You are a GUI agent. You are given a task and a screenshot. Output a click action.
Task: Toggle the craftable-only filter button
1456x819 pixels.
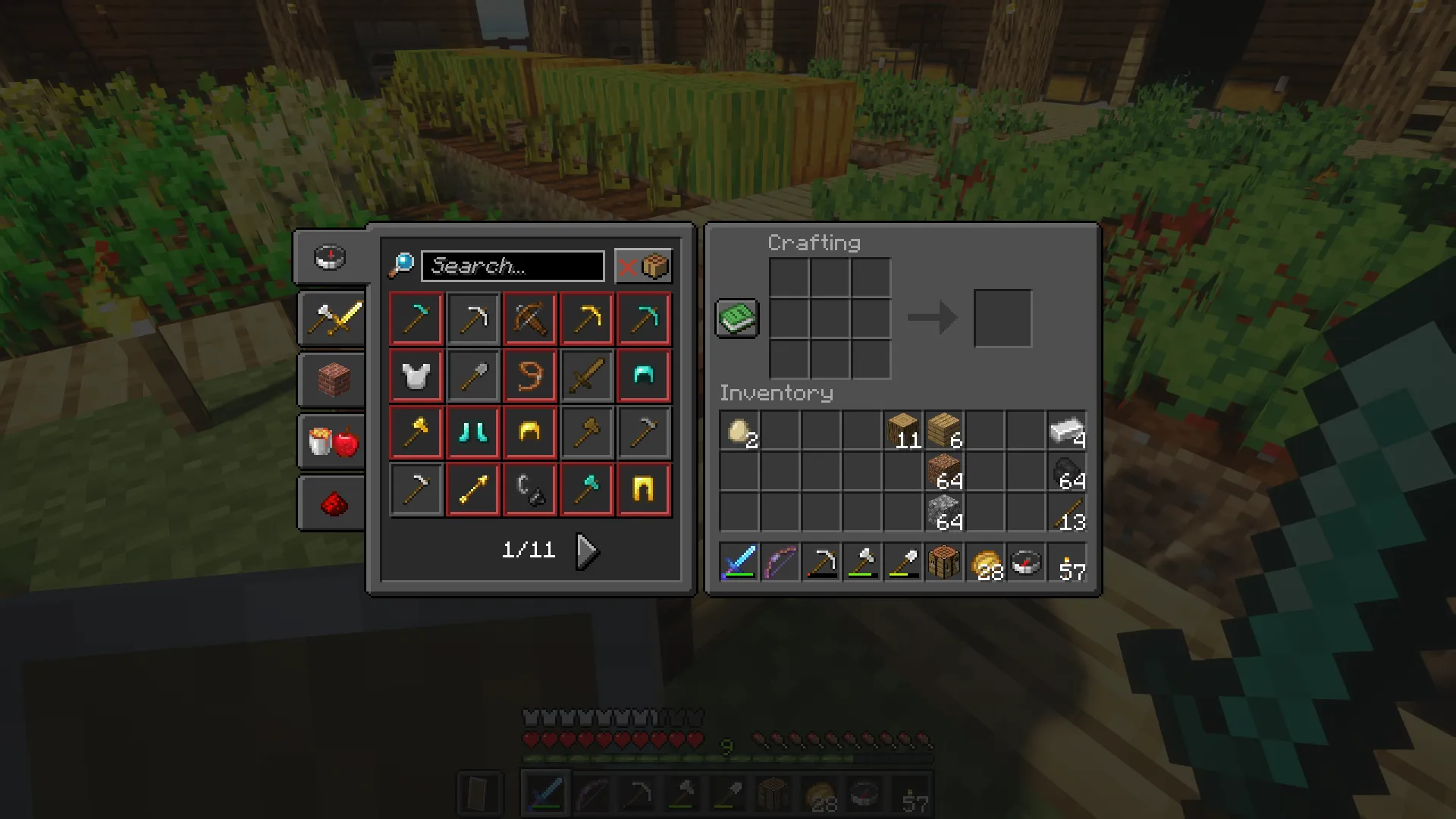tap(643, 265)
